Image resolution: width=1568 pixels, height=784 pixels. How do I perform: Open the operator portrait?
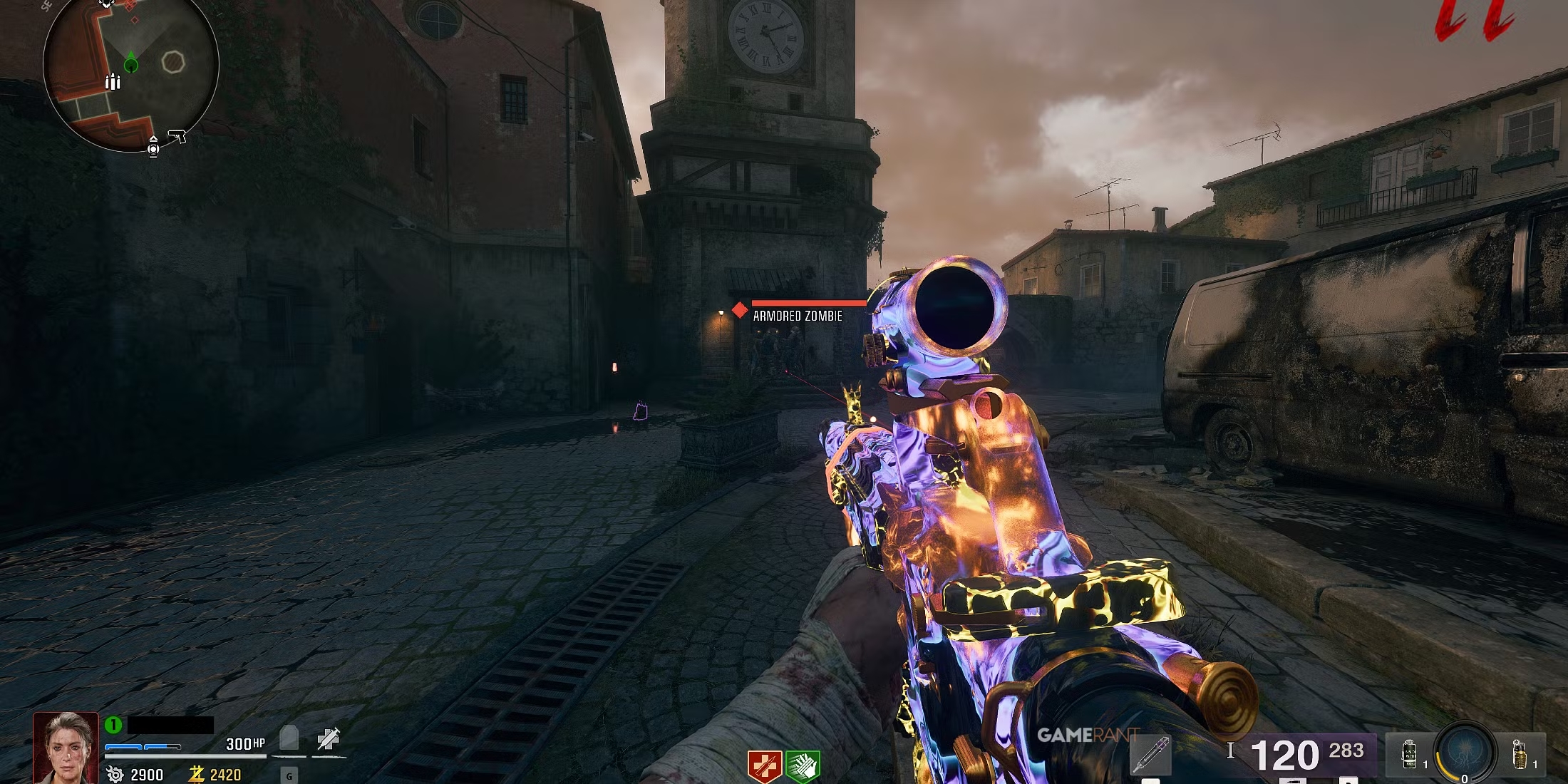point(66,747)
